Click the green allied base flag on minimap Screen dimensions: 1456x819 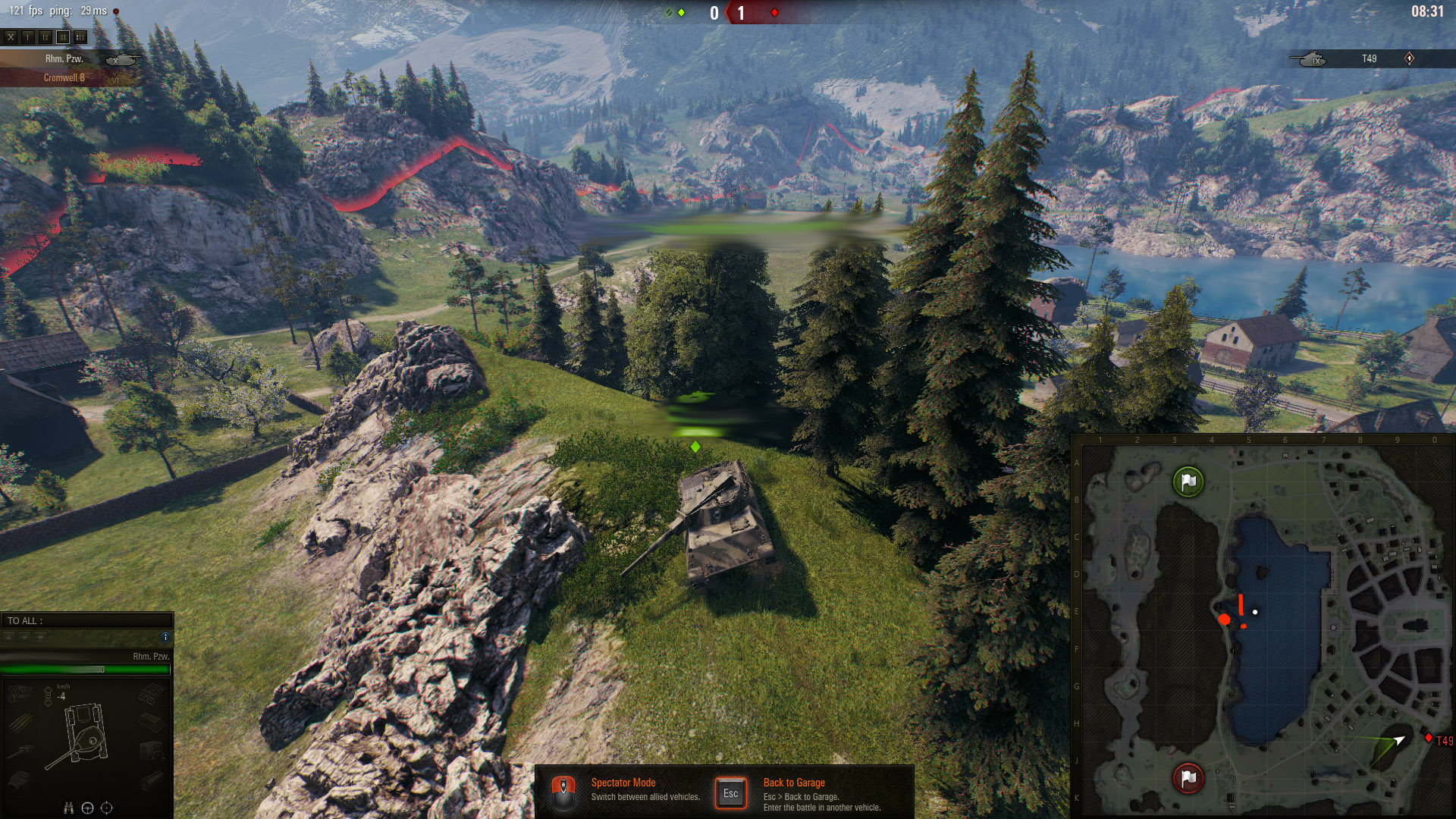[1188, 482]
